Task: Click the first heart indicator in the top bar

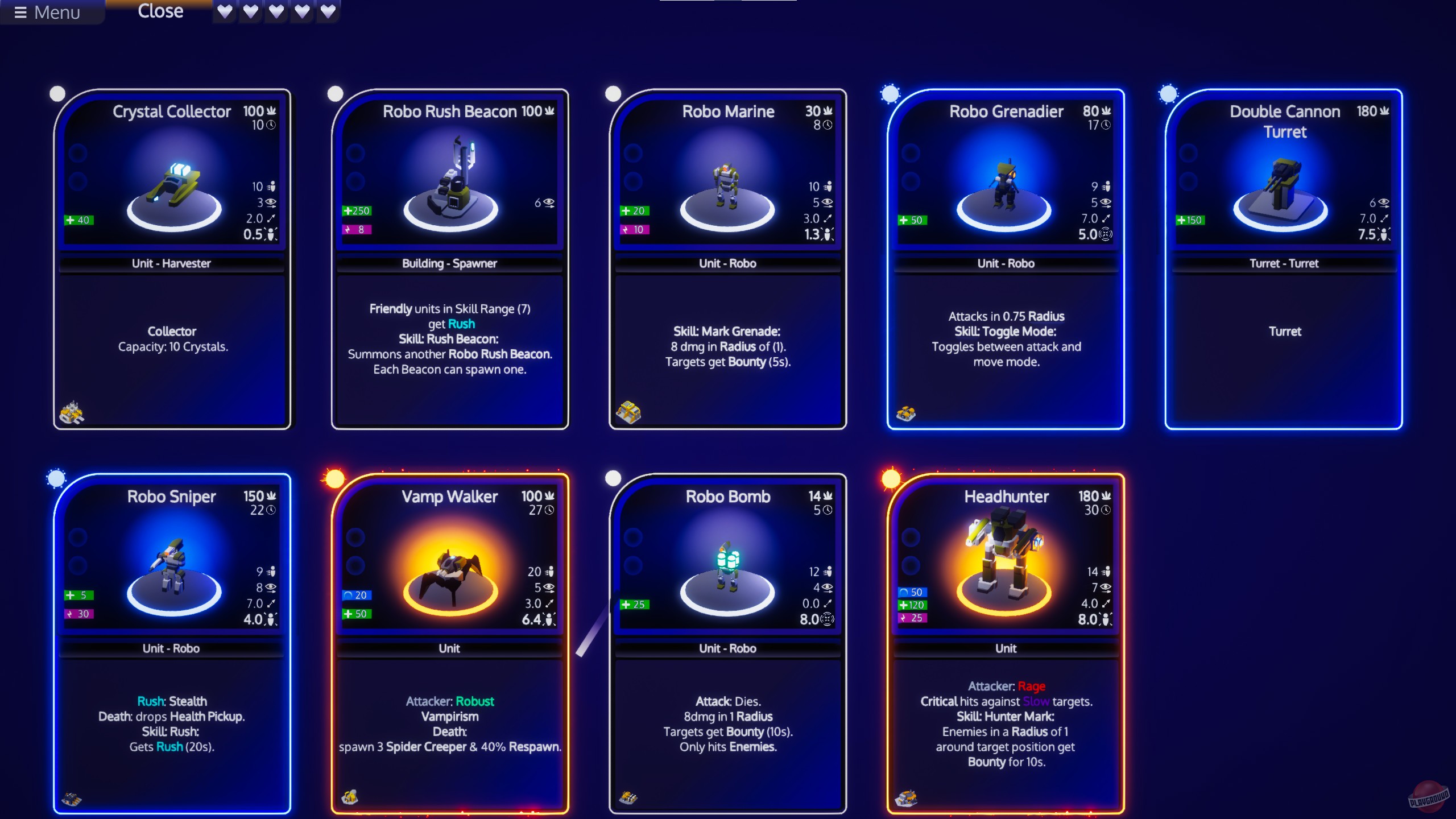Action: pos(225,11)
